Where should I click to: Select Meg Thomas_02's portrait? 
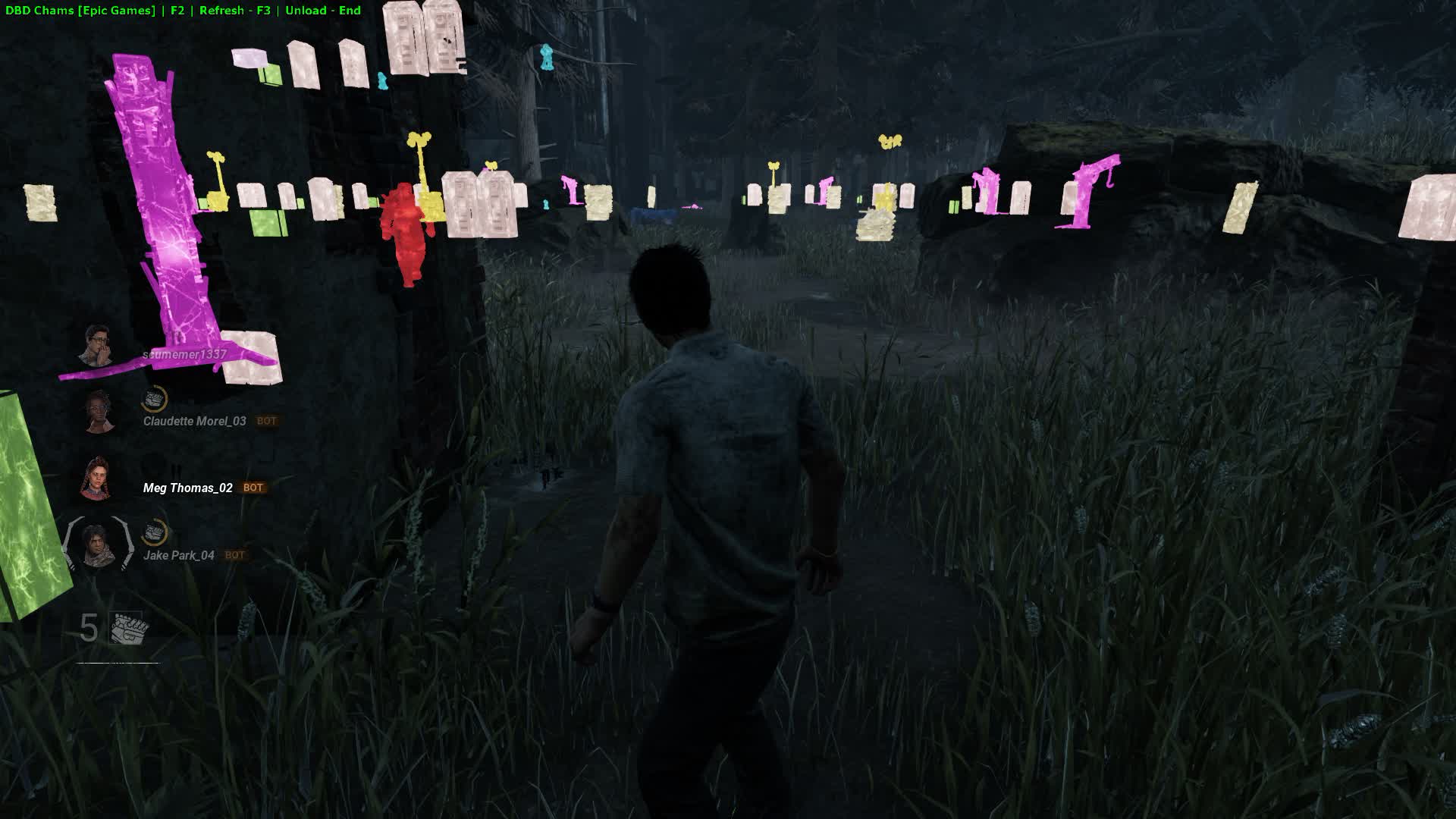(97, 479)
